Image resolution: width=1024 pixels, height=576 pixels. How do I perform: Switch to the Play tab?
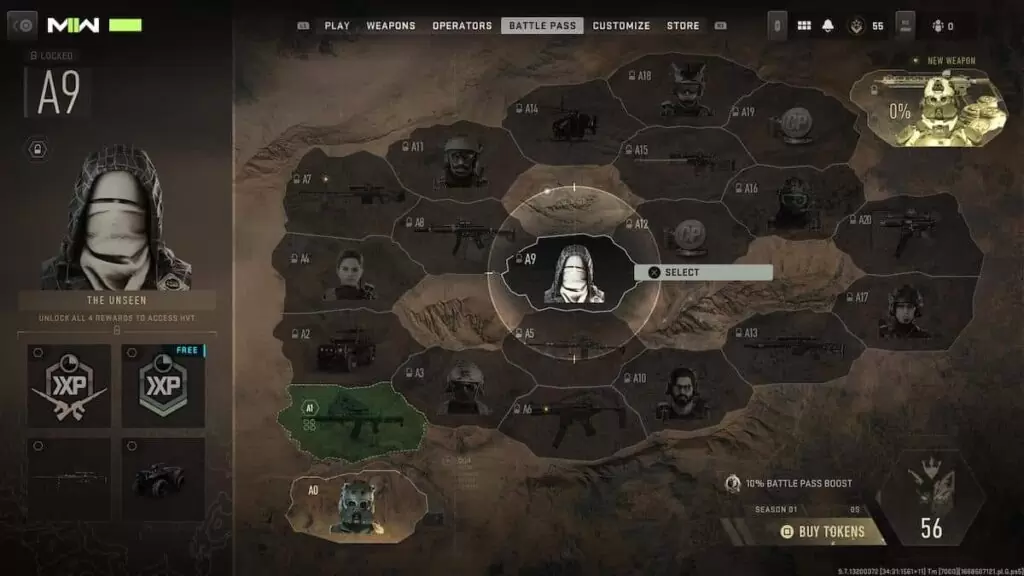pyautogui.click(x=336, y=26)
